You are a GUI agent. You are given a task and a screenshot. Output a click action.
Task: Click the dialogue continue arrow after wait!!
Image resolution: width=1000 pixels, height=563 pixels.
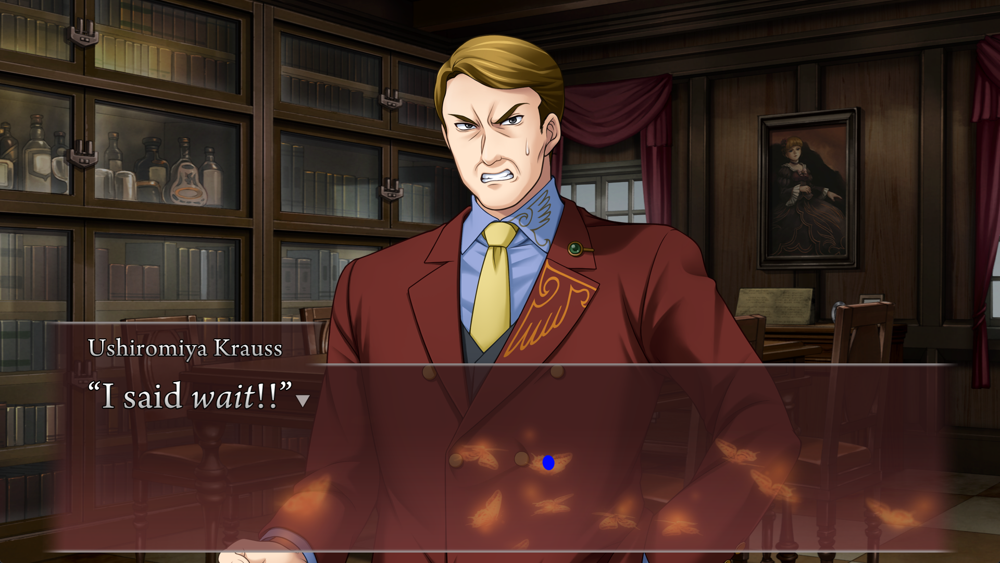click(303, 401)
